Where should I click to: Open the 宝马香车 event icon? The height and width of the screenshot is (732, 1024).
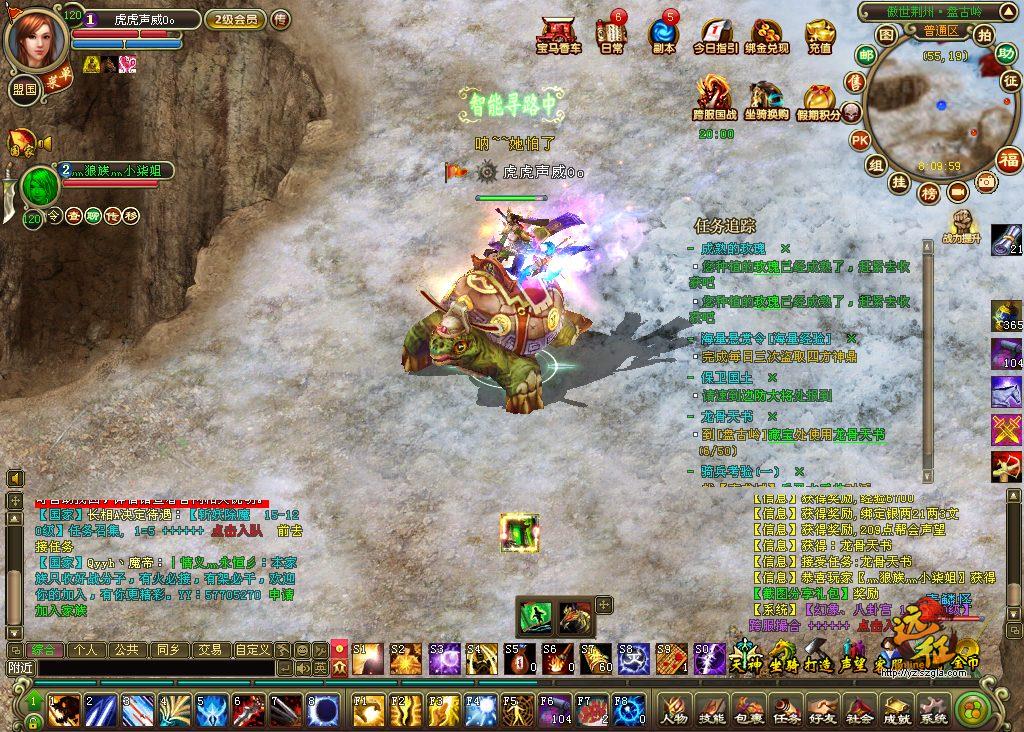(558, 34)
